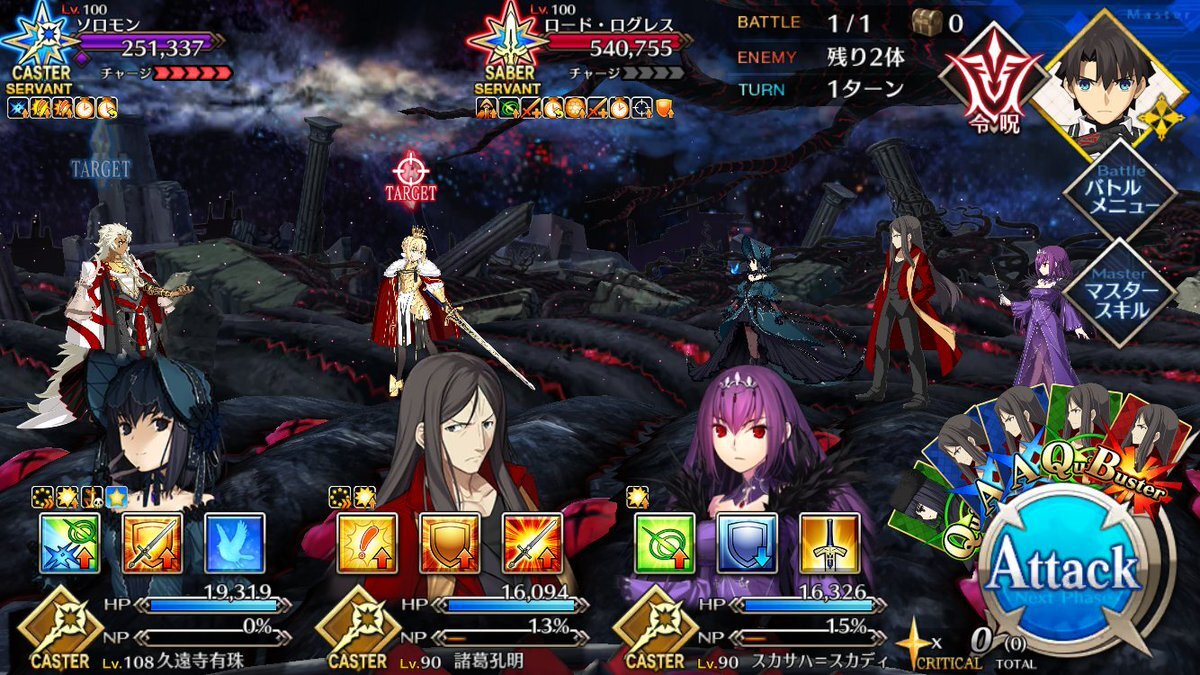1200x675 pixels.
Task: Use Skadi's green Quick-up skill
Action: [x=665, y=543]
